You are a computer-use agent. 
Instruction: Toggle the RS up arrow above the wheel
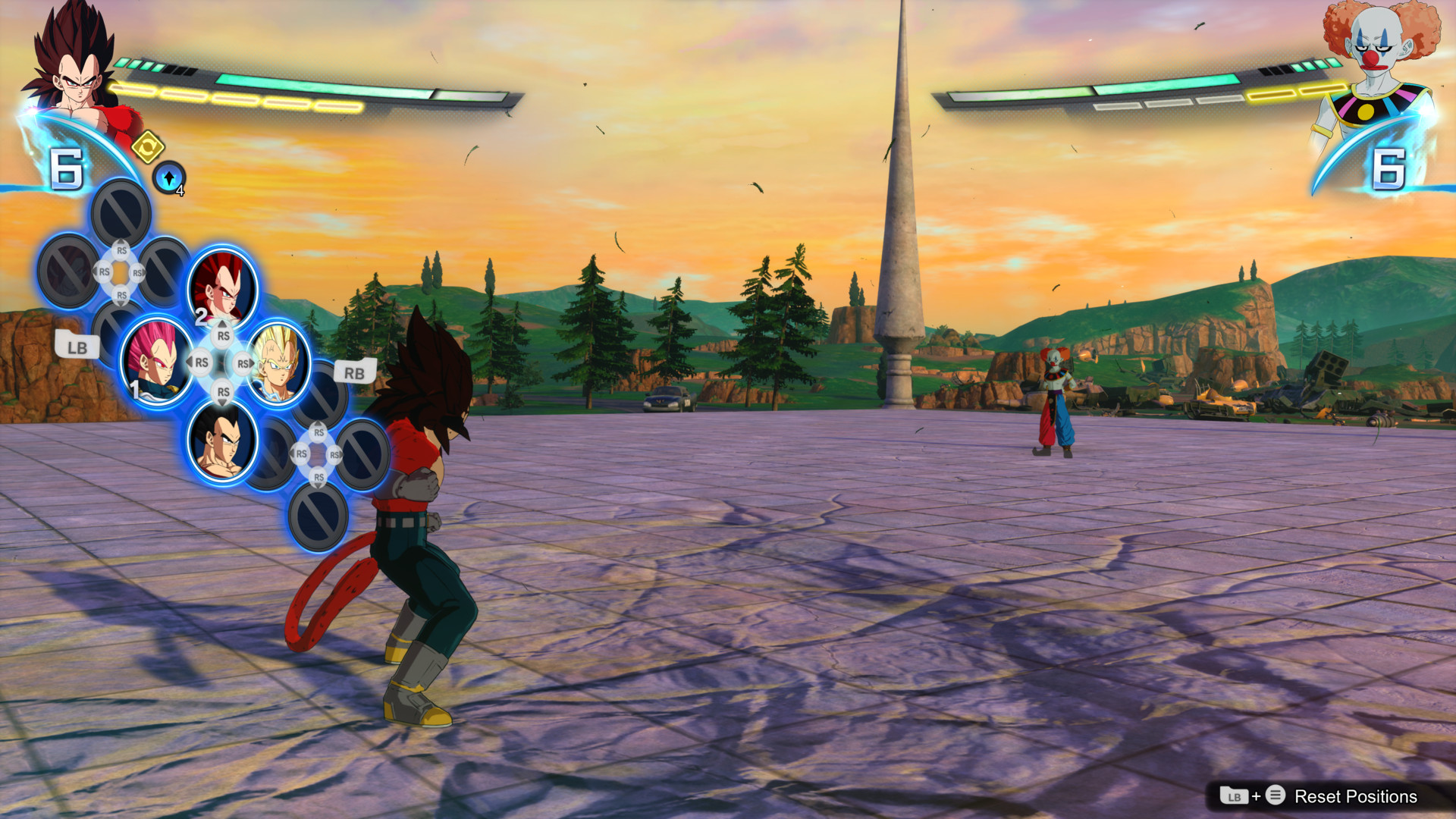click(222, 334)
